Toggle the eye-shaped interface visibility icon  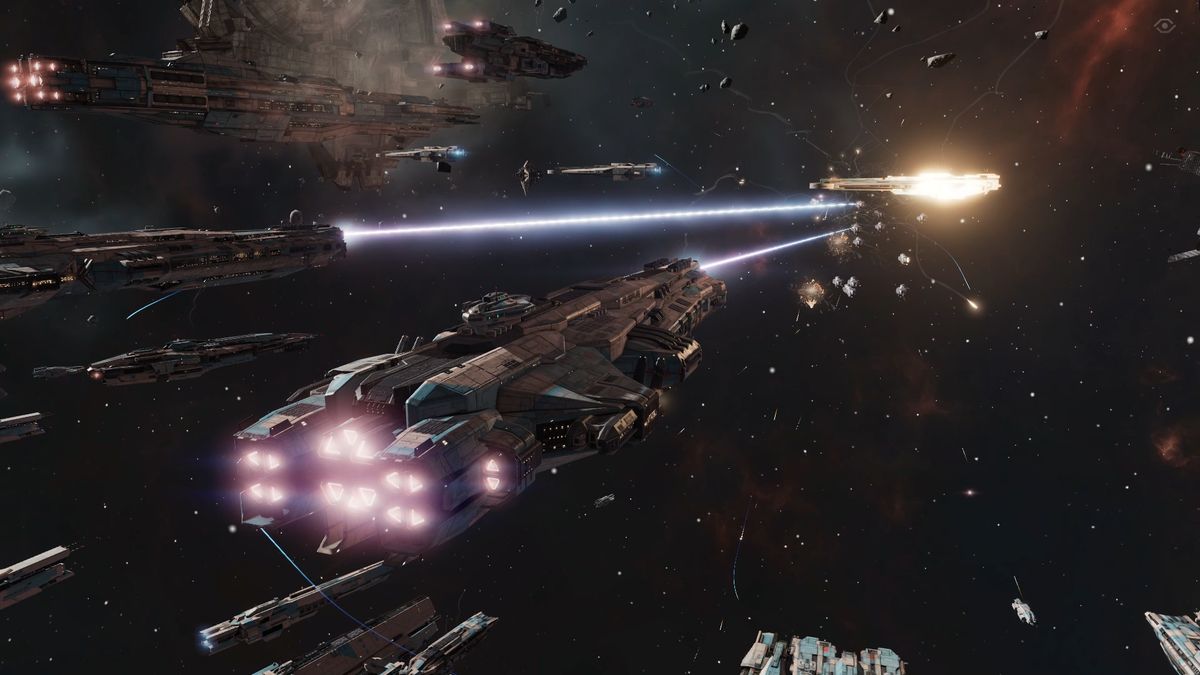pos(1163,25)
